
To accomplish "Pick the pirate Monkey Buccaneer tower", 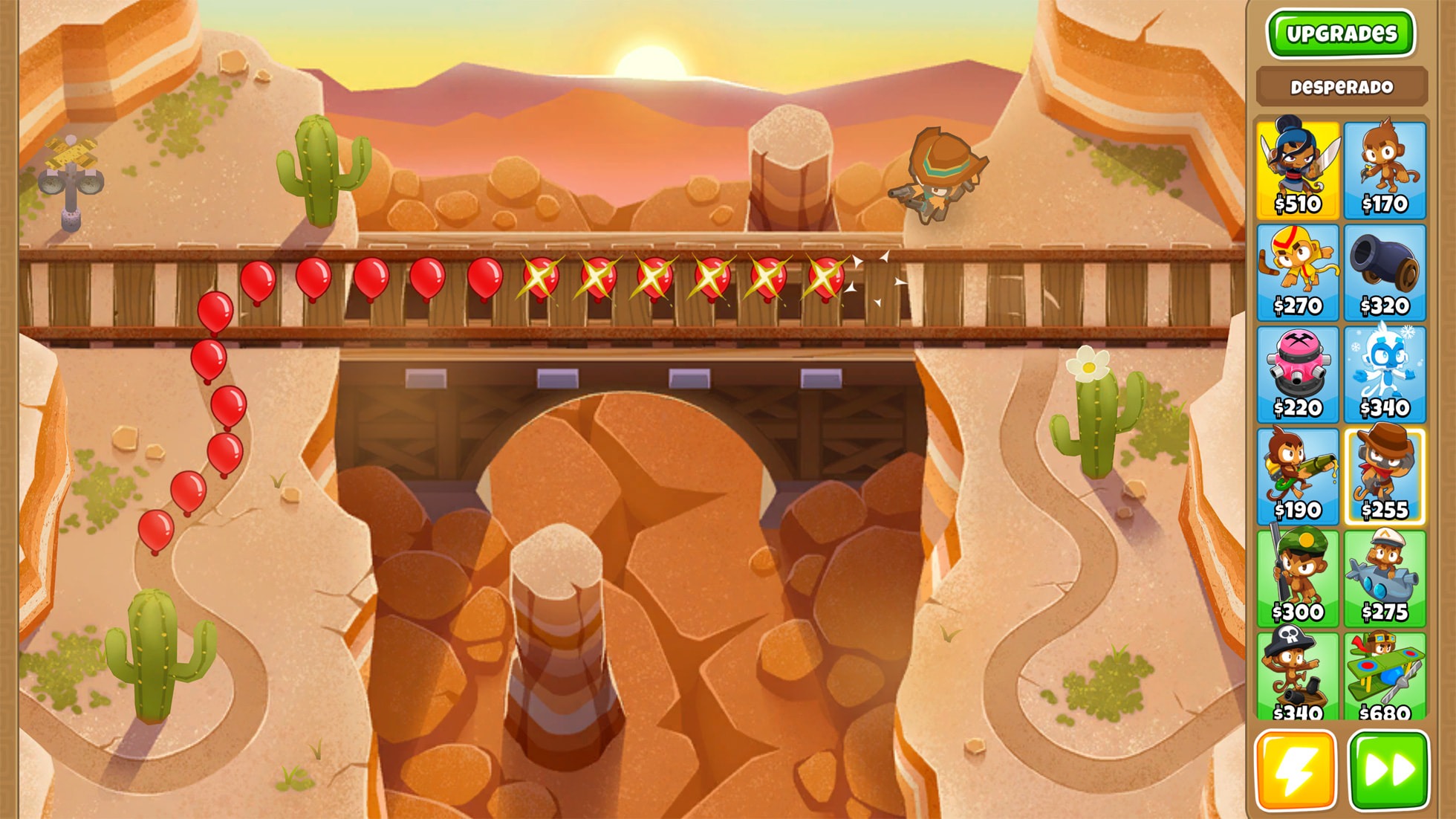I will pos(1298,676).
